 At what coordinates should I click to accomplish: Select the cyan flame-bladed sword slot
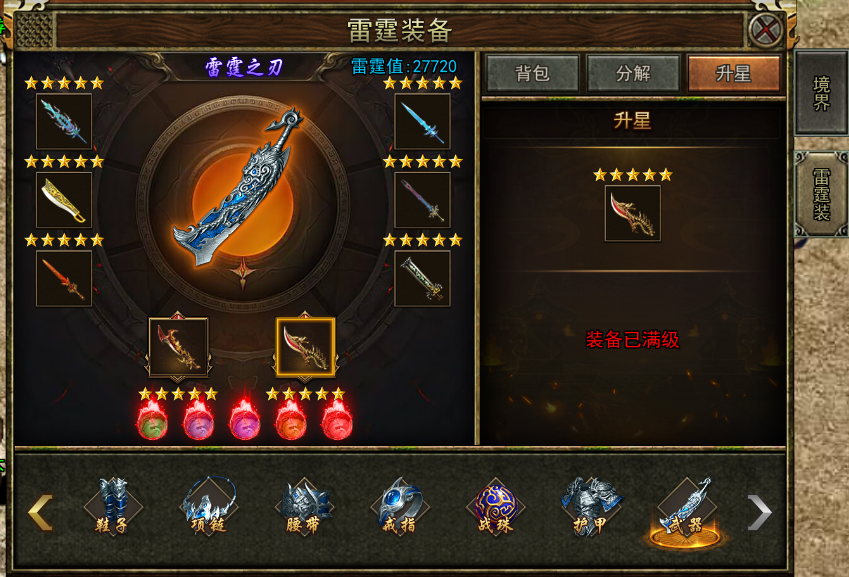[x=64, y=121]
